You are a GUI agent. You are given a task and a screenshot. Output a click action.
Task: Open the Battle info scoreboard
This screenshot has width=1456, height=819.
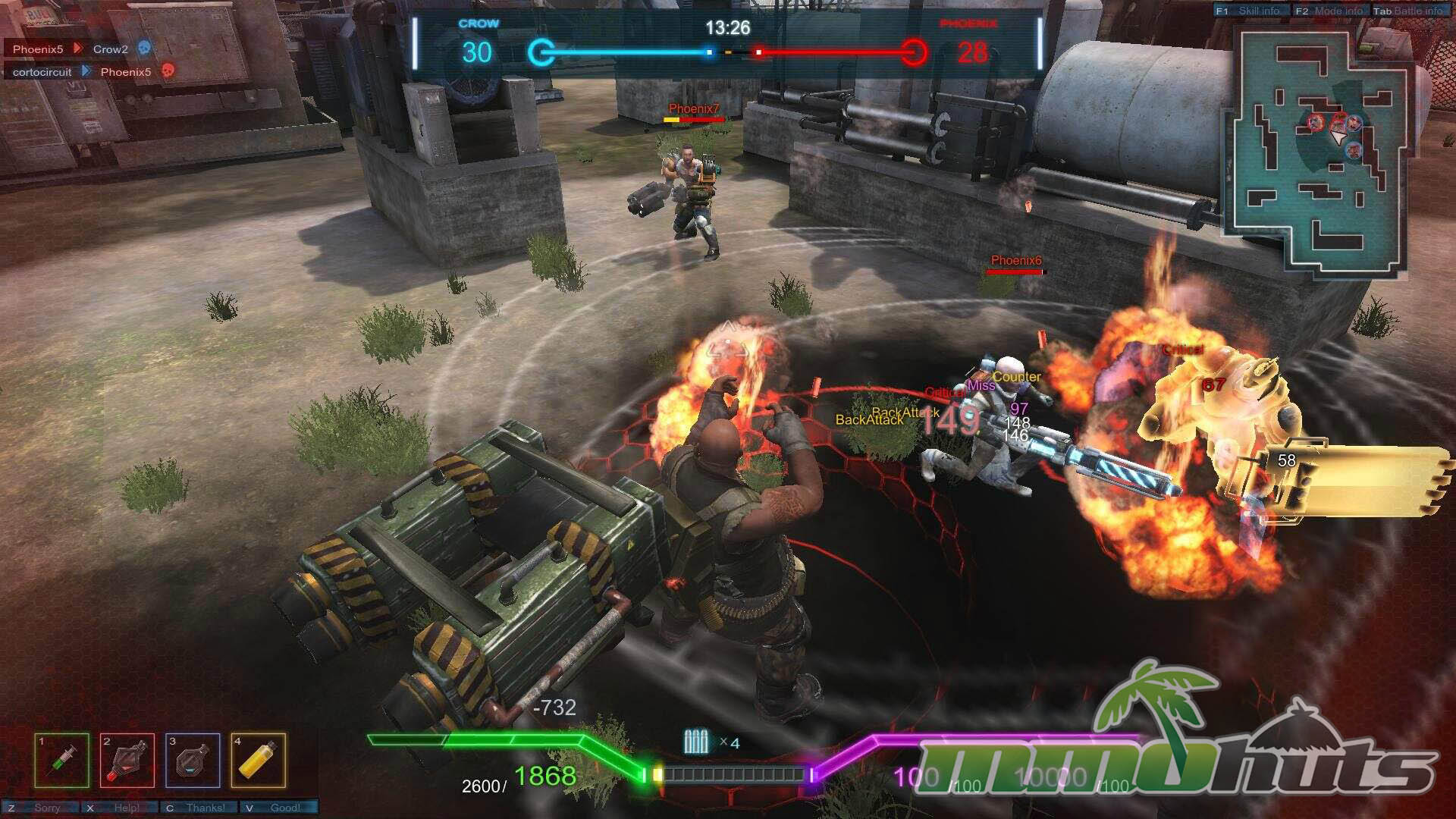(1409, 11)
